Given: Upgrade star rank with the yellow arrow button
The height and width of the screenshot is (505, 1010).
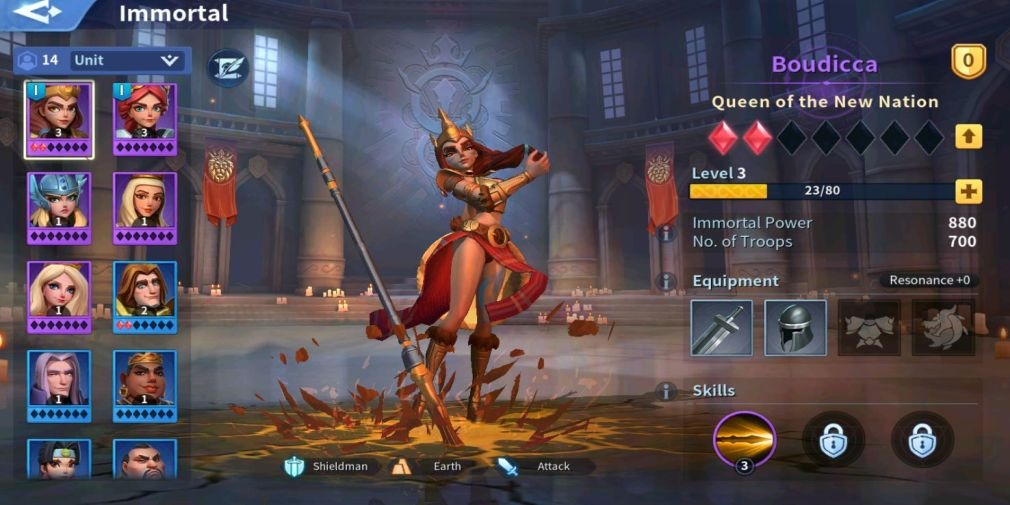Looking at the screenshot, I should click(x=968, y=136).
